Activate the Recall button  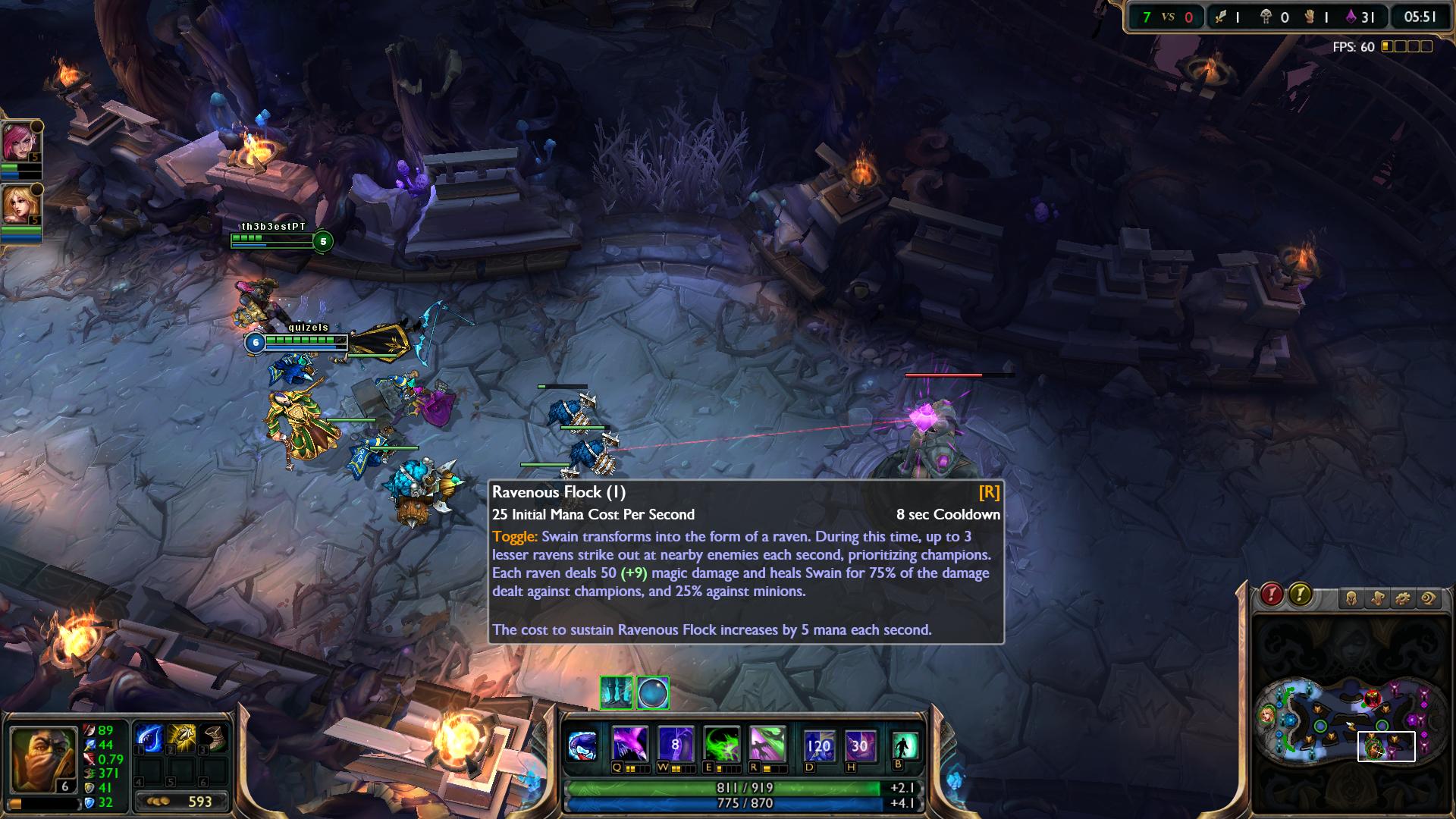[904, 745]
